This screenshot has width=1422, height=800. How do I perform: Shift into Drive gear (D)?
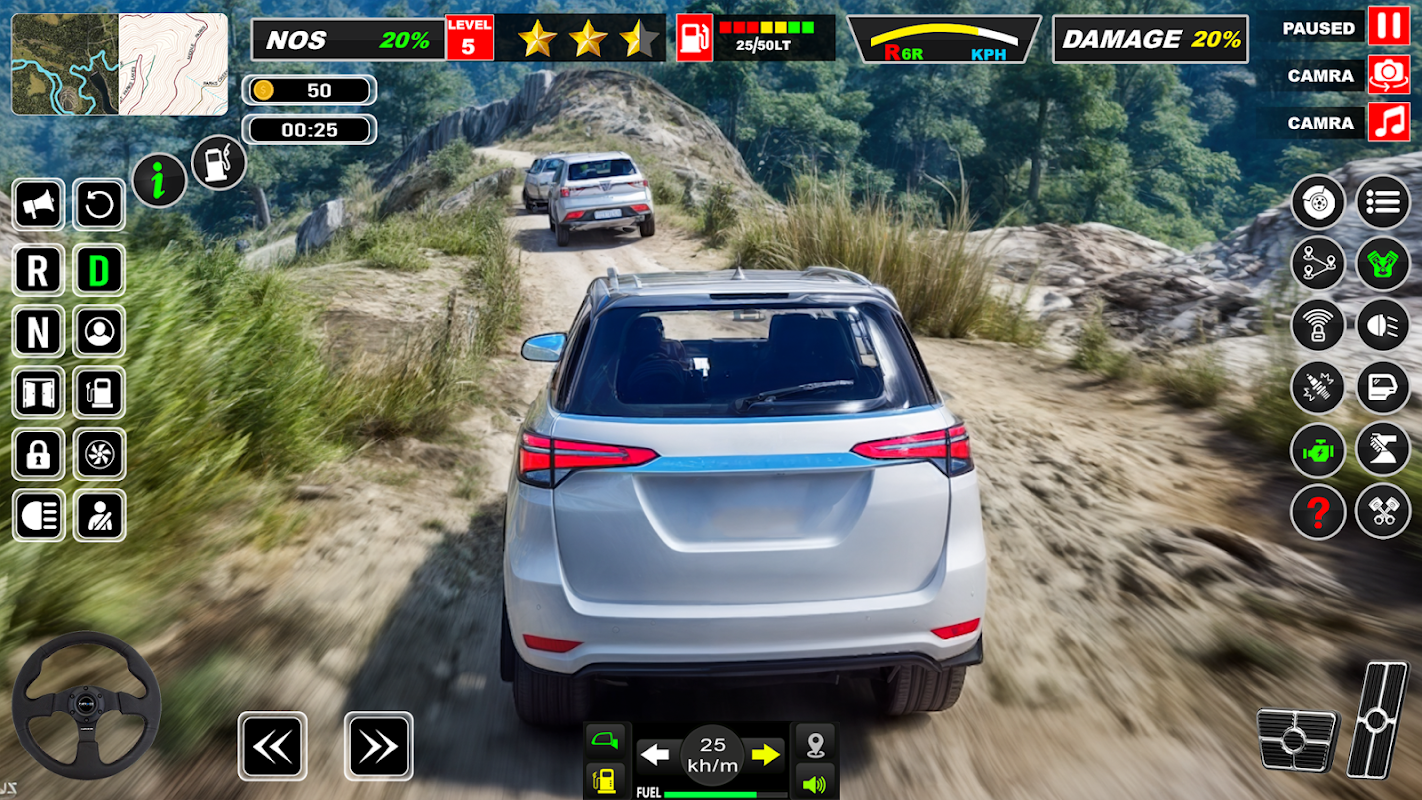pyautogui.click(x=99, y=270)
